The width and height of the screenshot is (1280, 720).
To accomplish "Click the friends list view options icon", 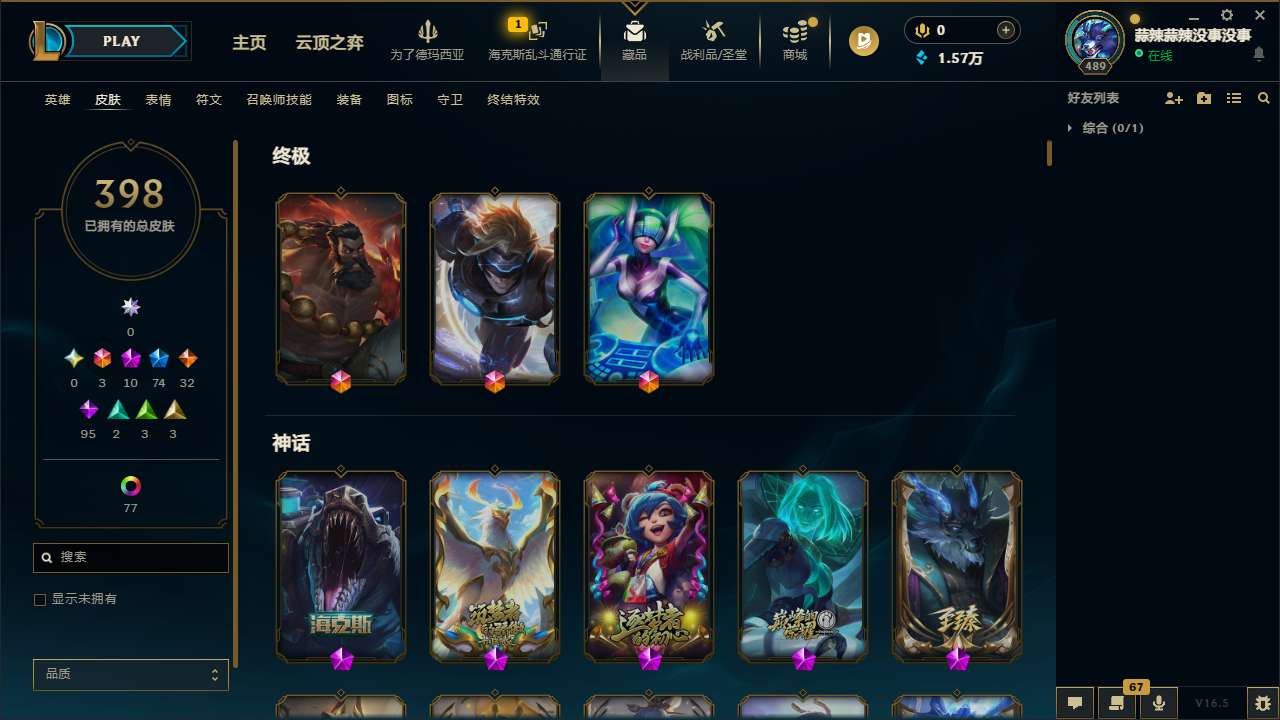I will tap(1234, 98).
